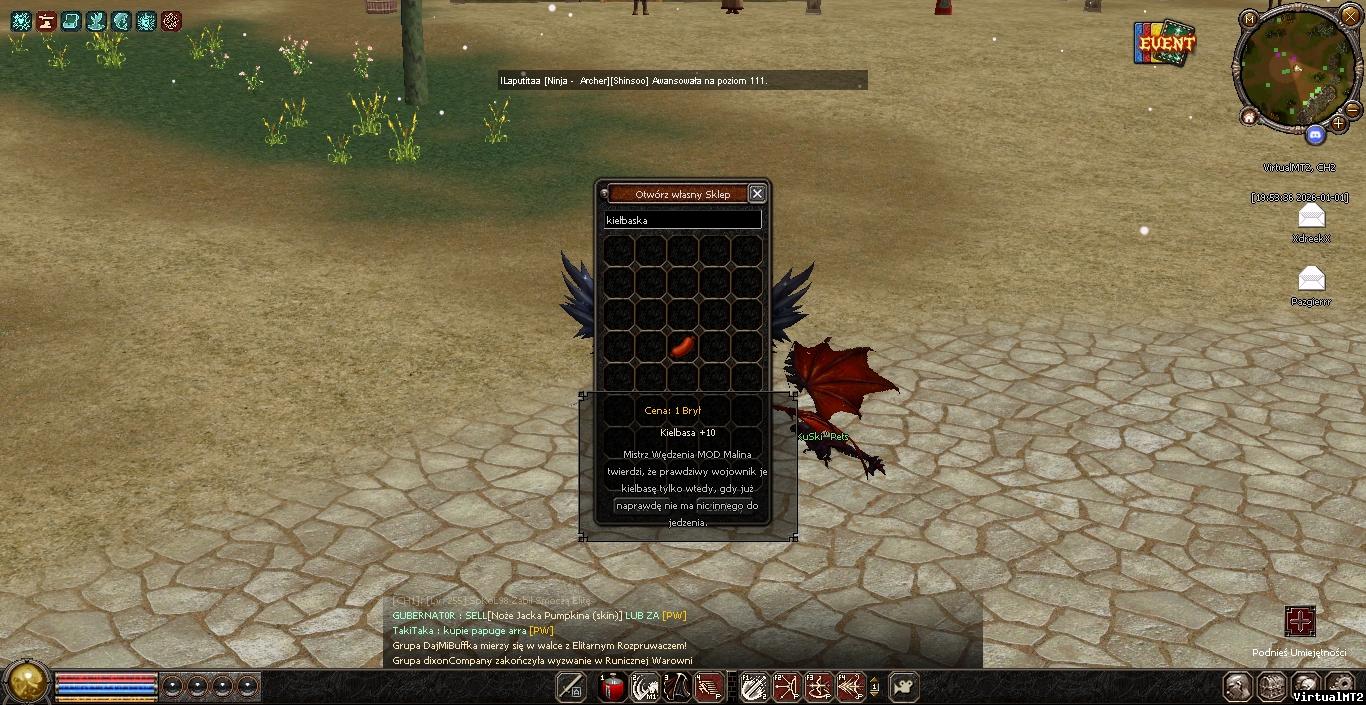1366x705 pixels.
Task: Toggle the camera icon beside the hotbar
Action: pos(902,687)
